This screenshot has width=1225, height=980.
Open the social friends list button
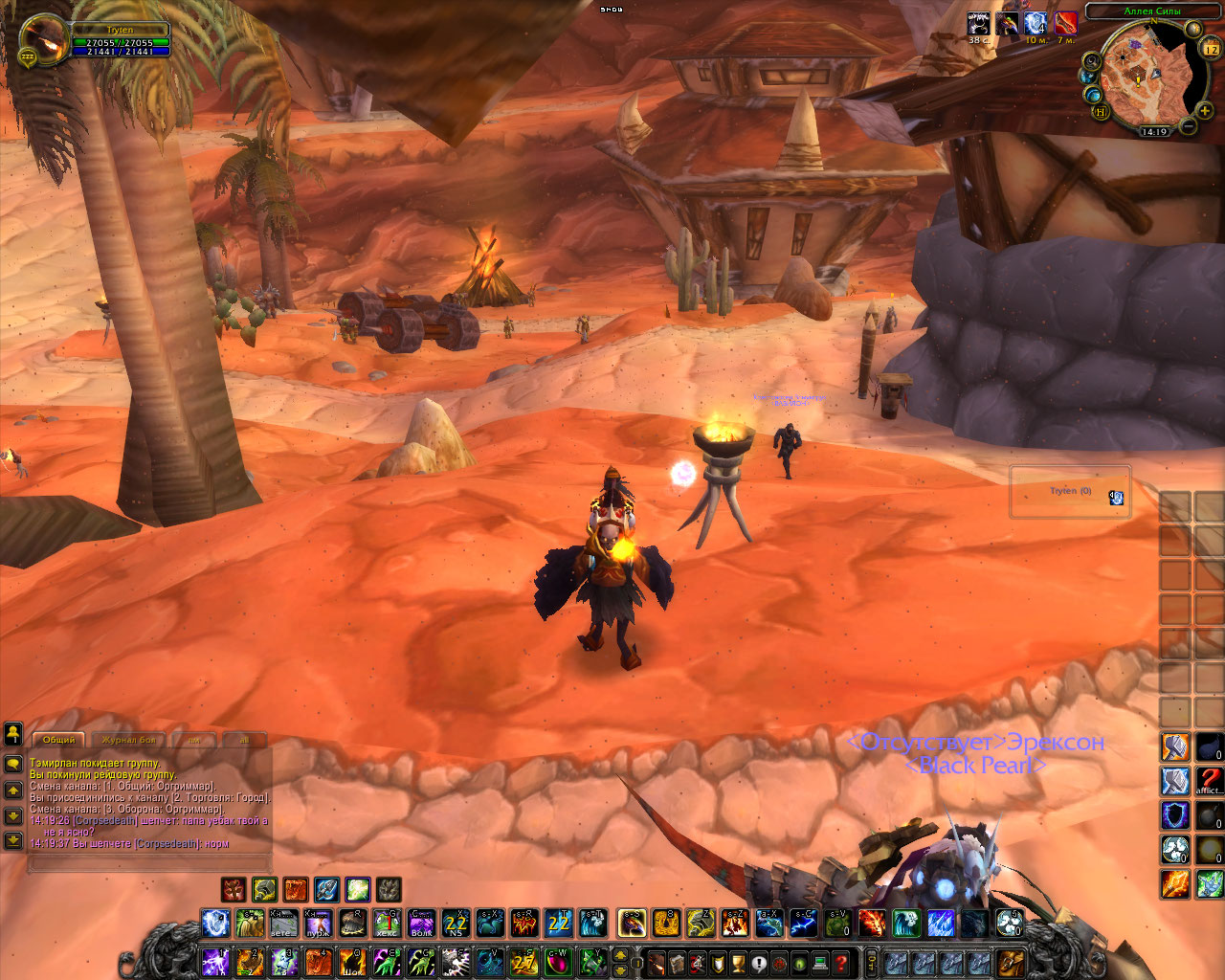click(x=13, y=733)
